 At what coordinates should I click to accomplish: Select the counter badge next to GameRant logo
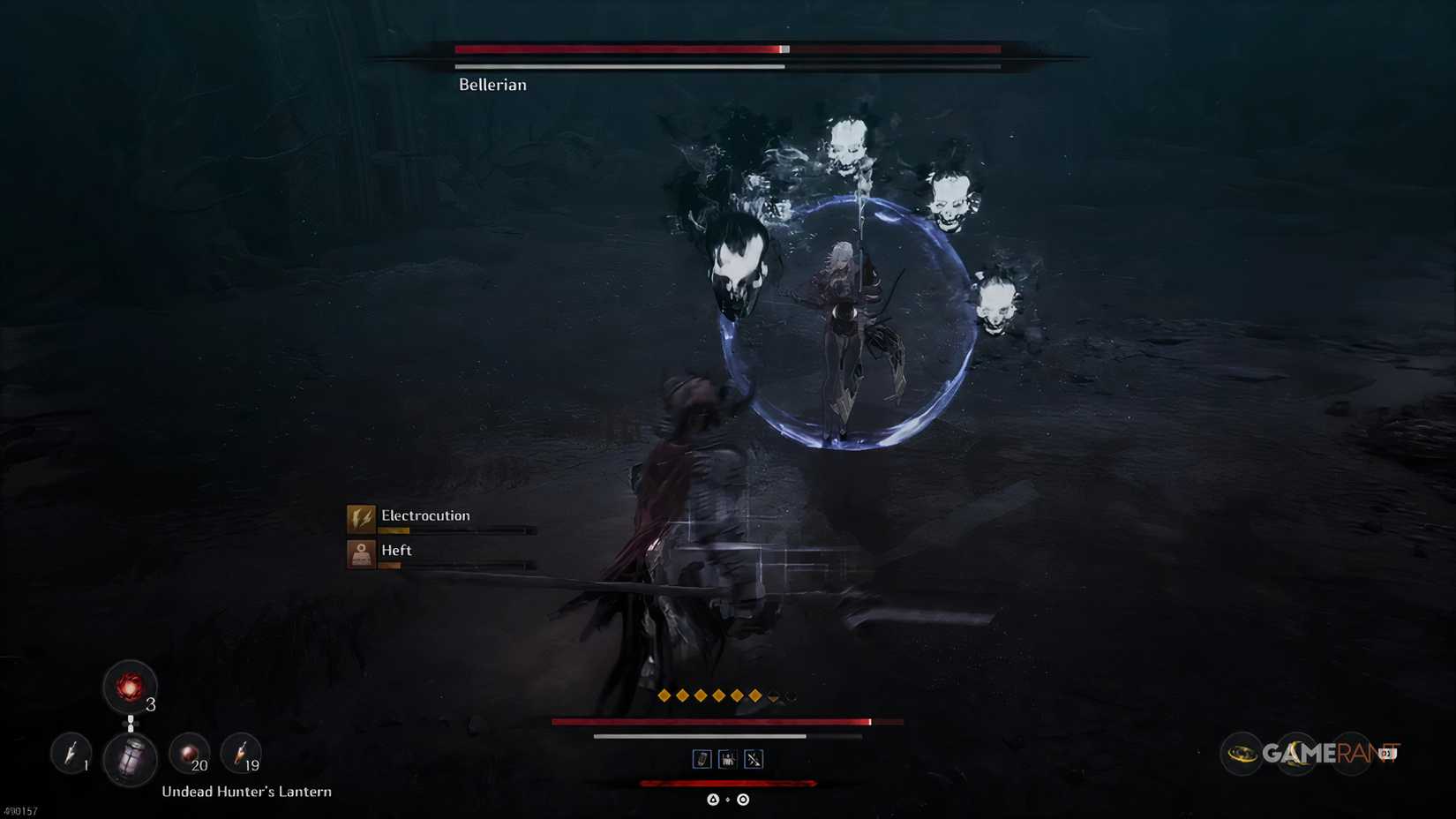[x=1387, y=753]
